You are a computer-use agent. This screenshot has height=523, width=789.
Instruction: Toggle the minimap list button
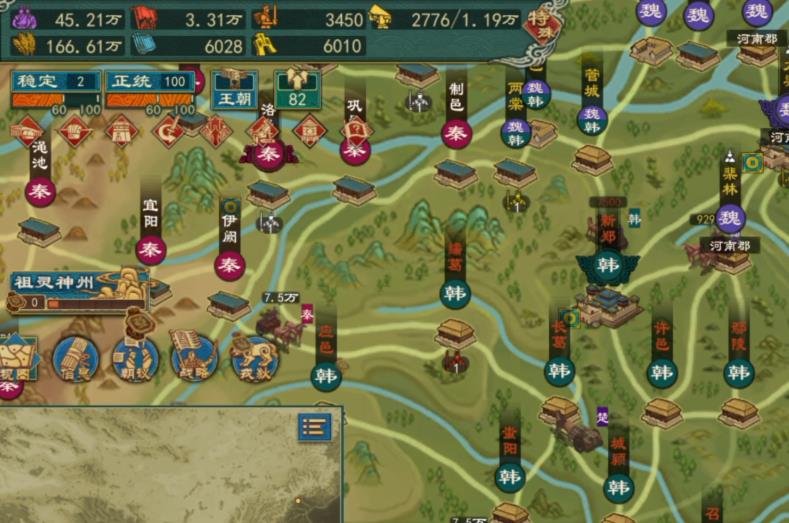(x=314, y=427)
